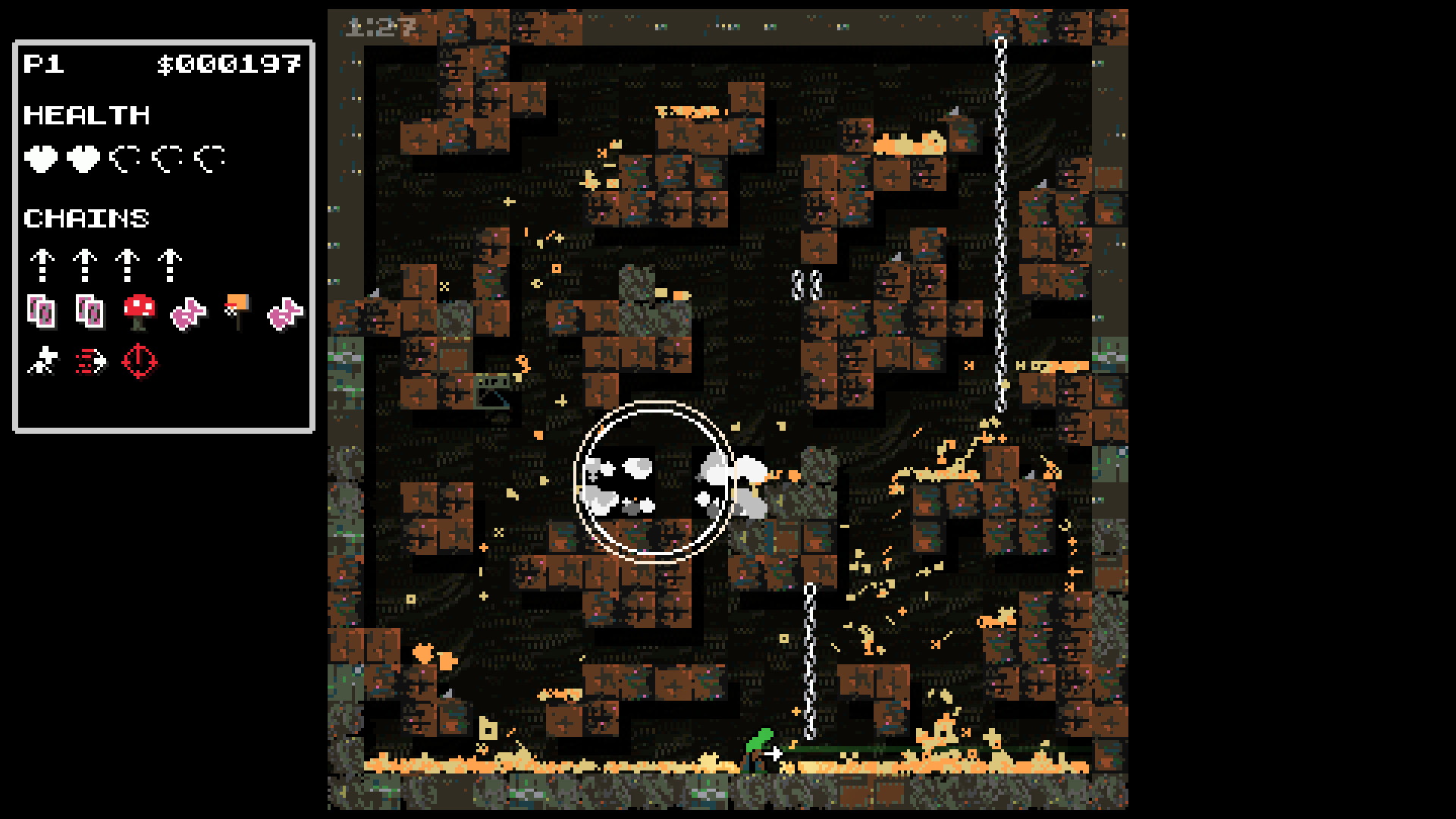Click the $000197 money counter
Image resolution: width=1456 pixels, height=819 pixels.
pos(231,64)
